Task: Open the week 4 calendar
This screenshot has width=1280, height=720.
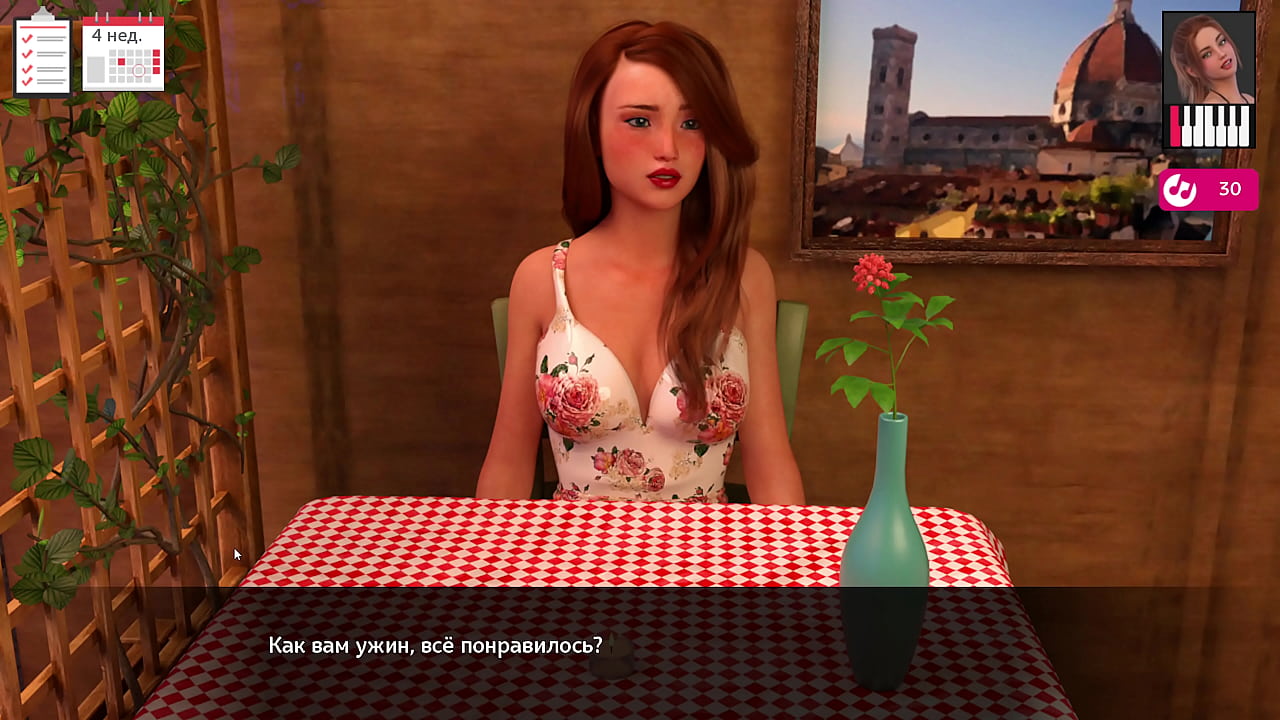Action: coord(123,55)
